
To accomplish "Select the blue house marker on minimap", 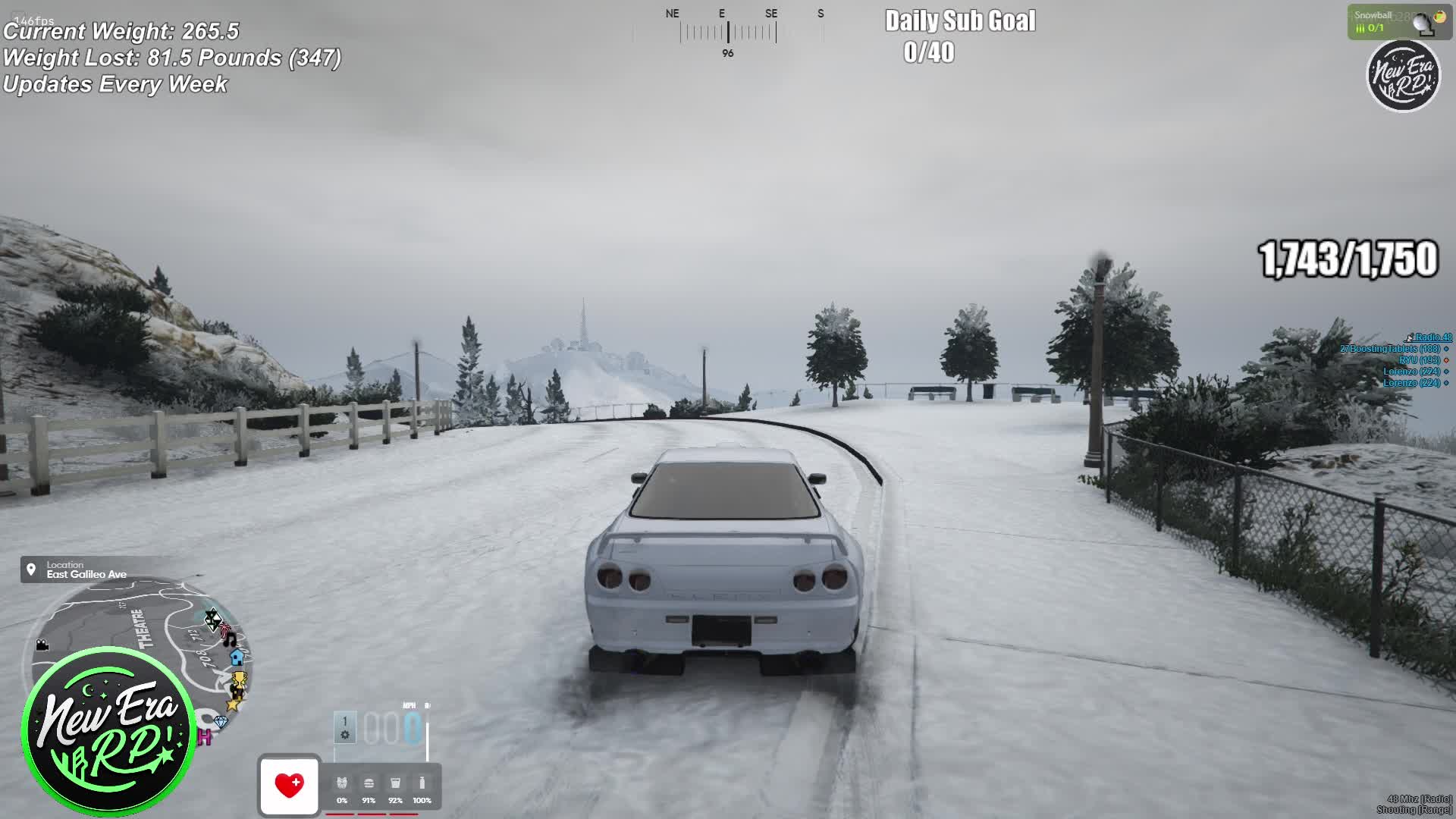I will coord(237,657).
